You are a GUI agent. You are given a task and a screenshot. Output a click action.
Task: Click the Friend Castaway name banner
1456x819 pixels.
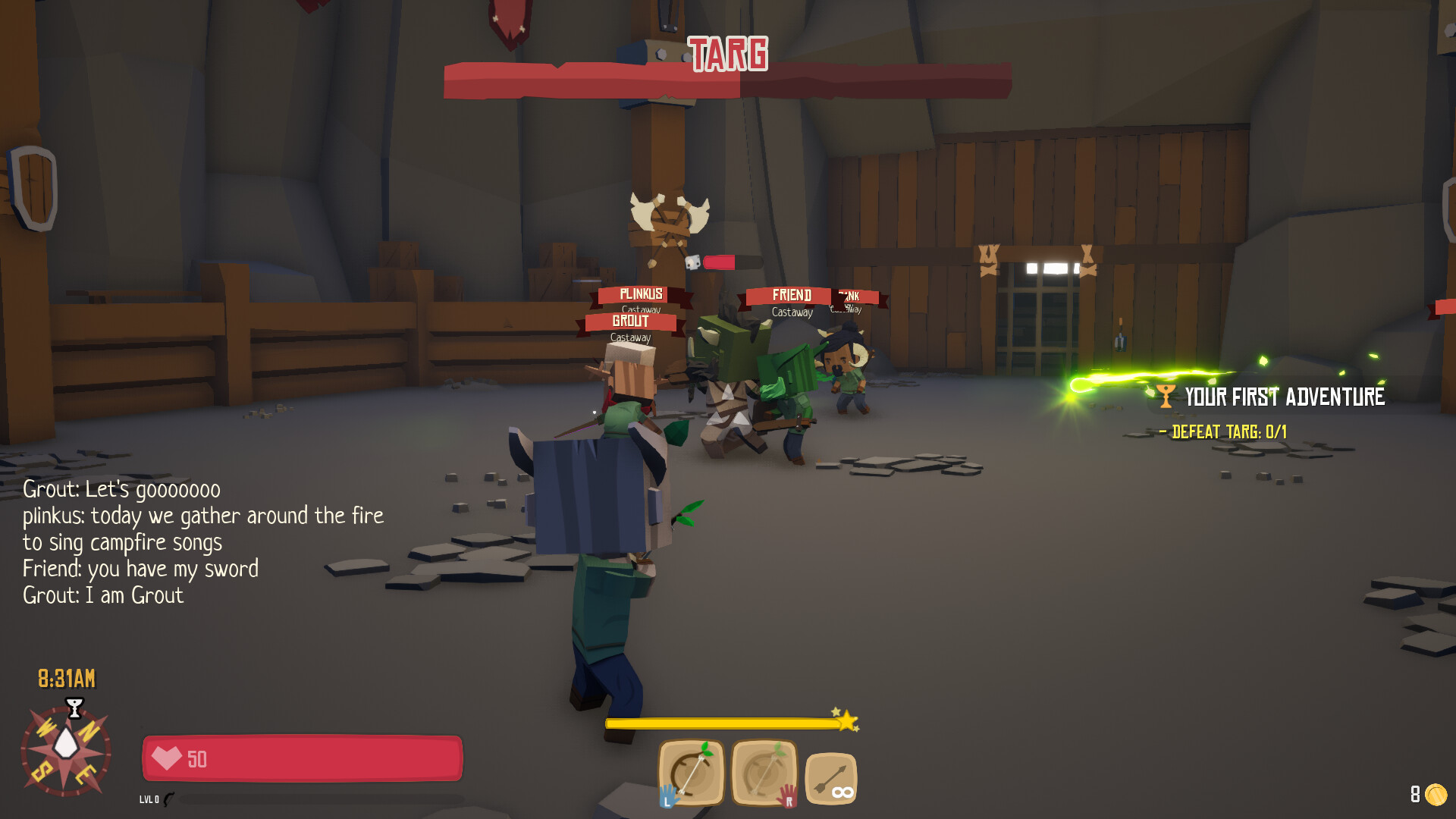pyautogui.click(x=792, y=294)
